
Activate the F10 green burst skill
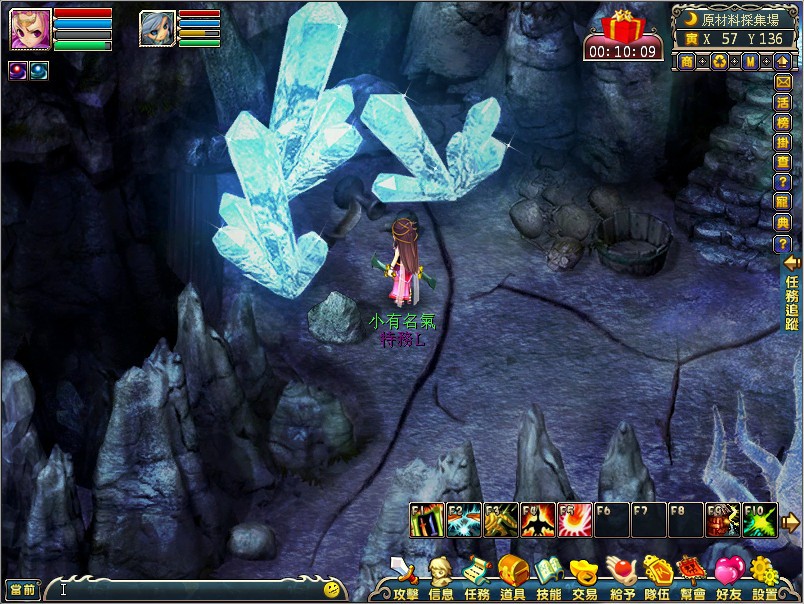[x=759, y=520]
